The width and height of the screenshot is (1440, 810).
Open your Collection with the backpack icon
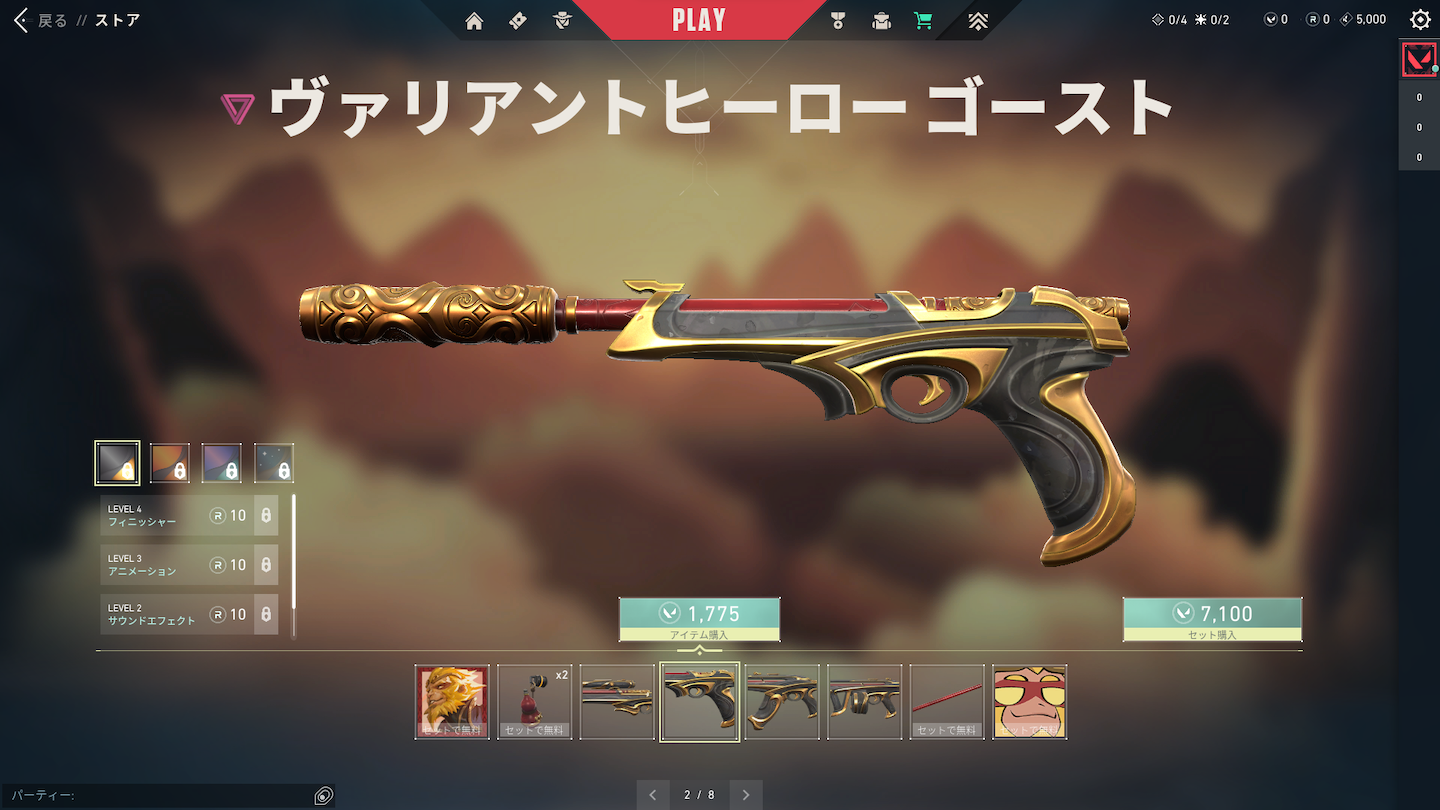[x=881, y=19]
